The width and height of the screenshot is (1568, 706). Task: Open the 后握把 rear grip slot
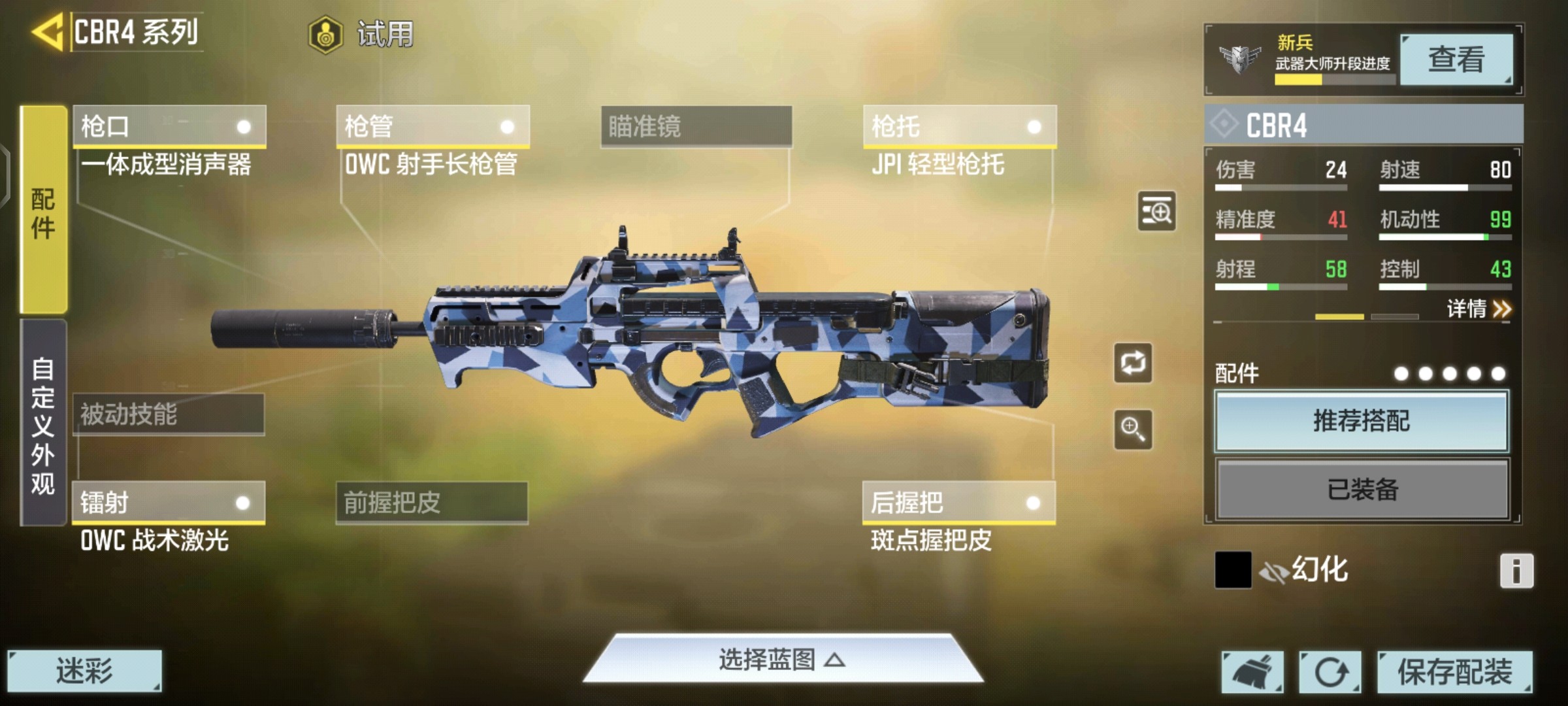click(x=958, y=503)
